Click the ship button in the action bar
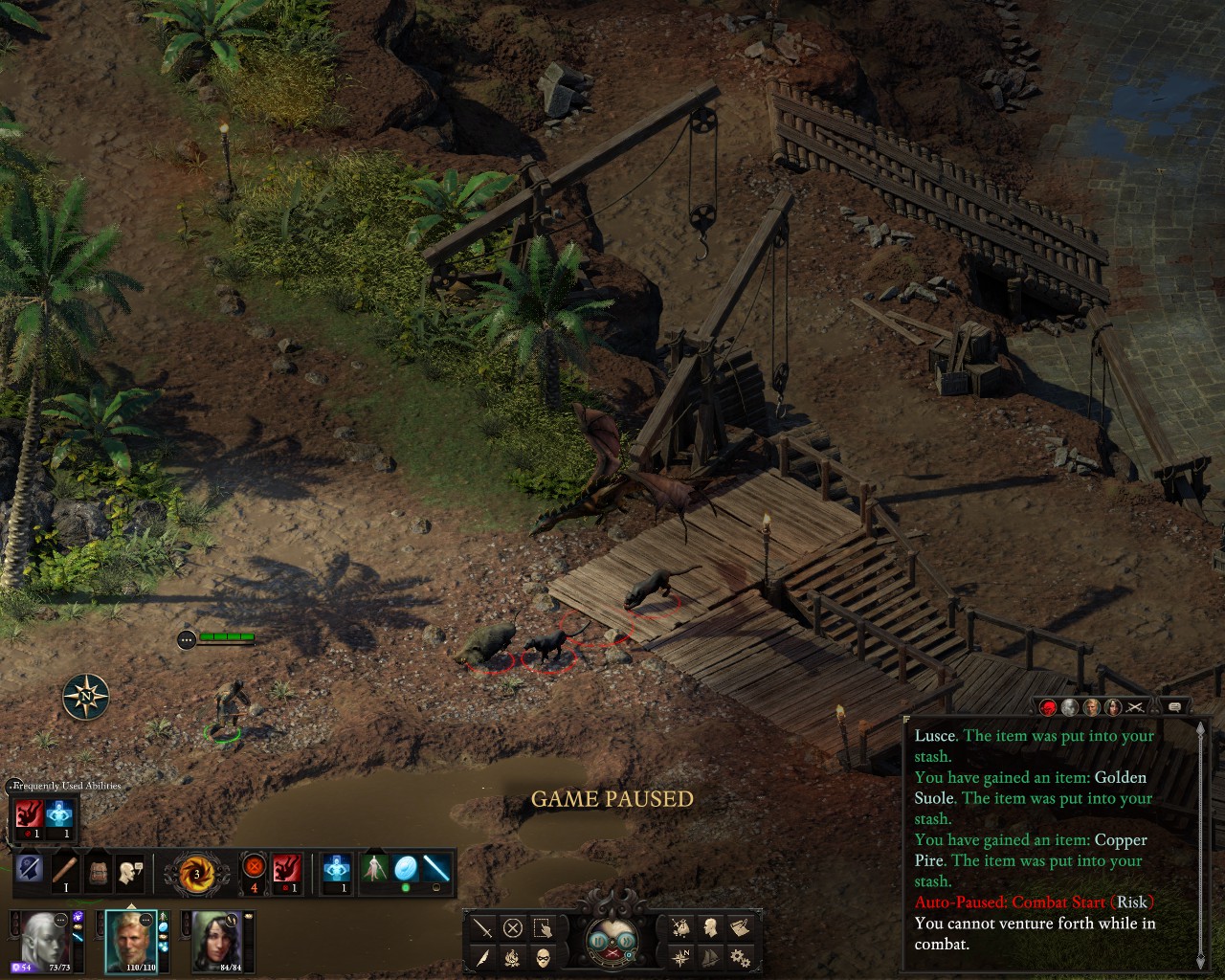Screen dimensions: 1225x980 coord(710,957)
